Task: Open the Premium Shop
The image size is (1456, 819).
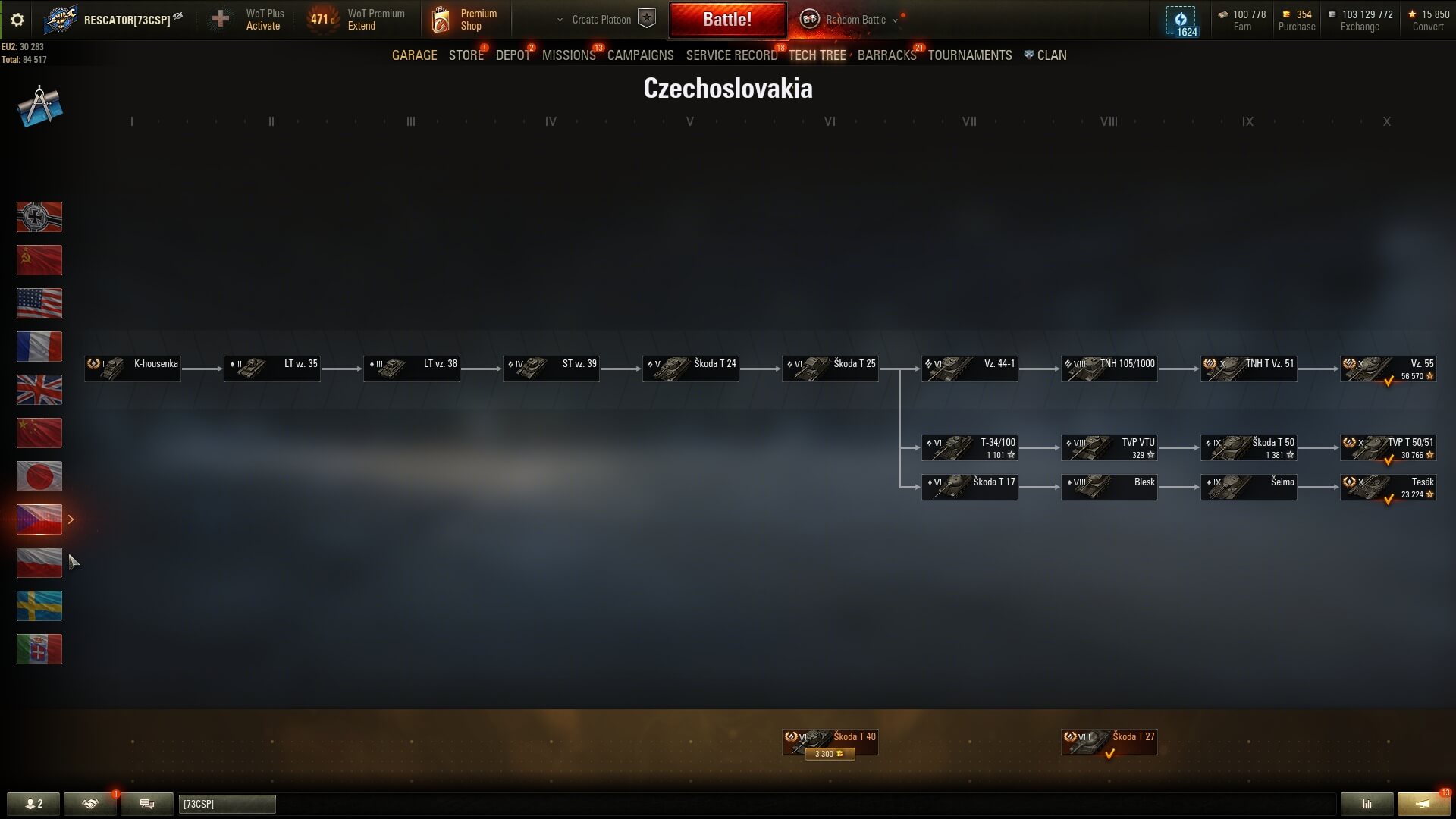Action: pos(465,20)
